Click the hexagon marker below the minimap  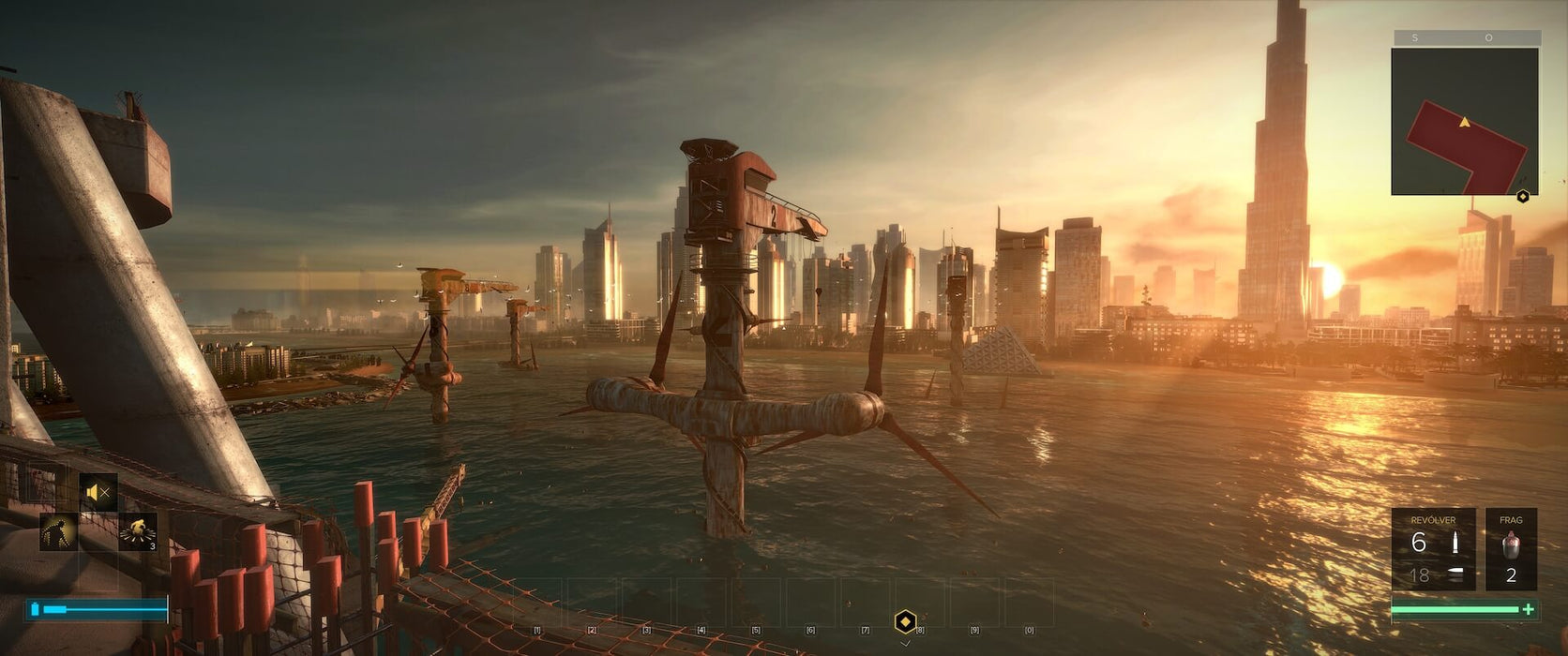click(1523, 197)
